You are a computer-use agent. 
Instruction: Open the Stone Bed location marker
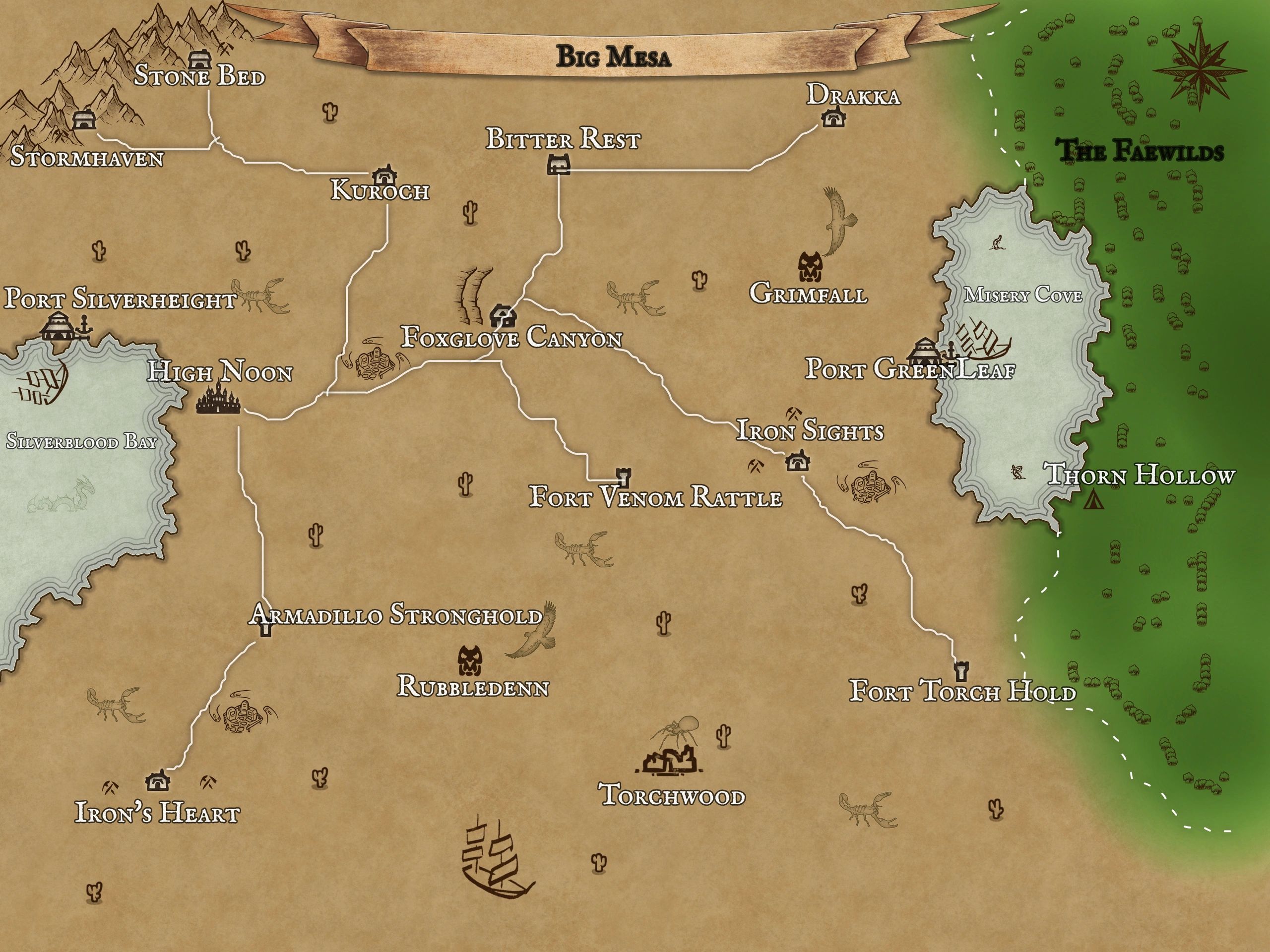199,59
